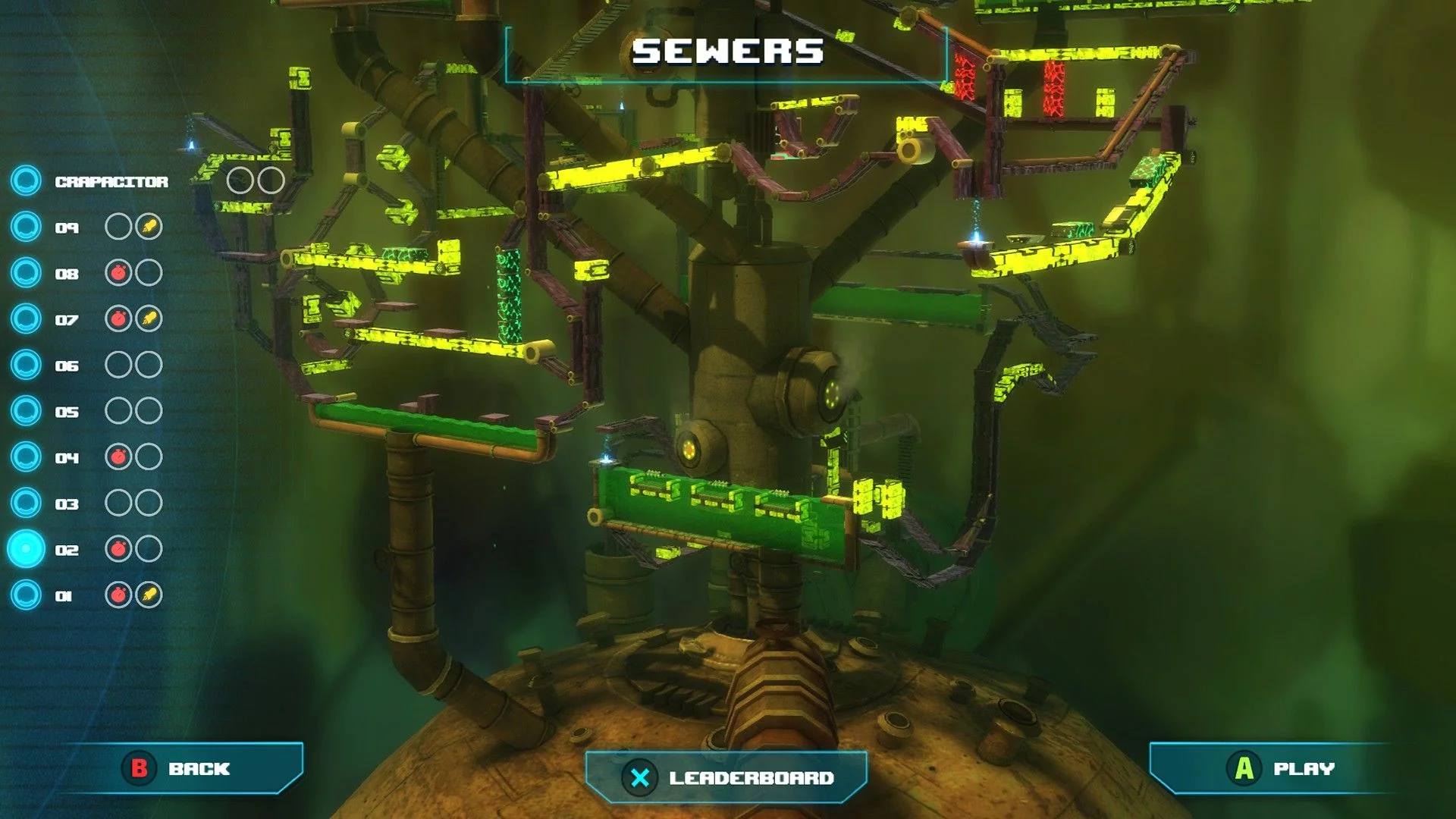Select the Crapacitor level entry

(x=111, y=182)
